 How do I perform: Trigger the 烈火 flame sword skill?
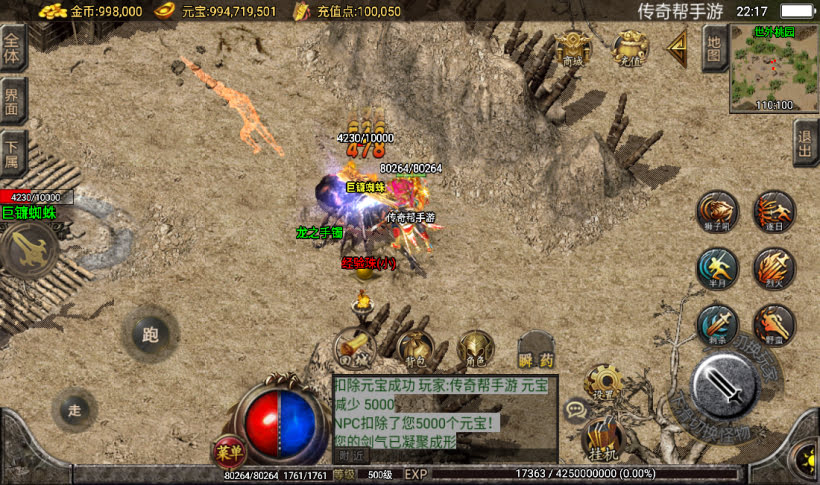(x=774, y=266)
